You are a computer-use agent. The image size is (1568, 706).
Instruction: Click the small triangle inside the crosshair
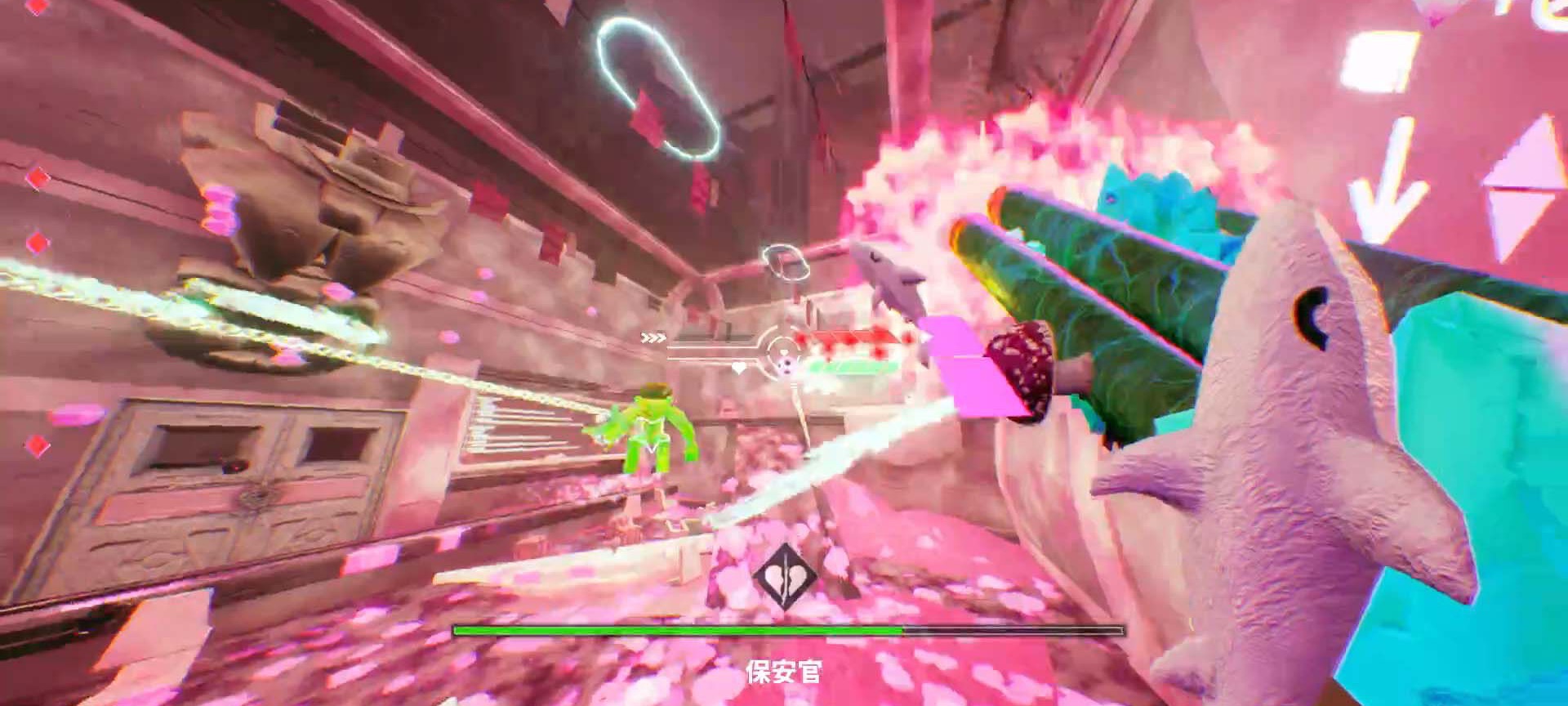(782, 353)
